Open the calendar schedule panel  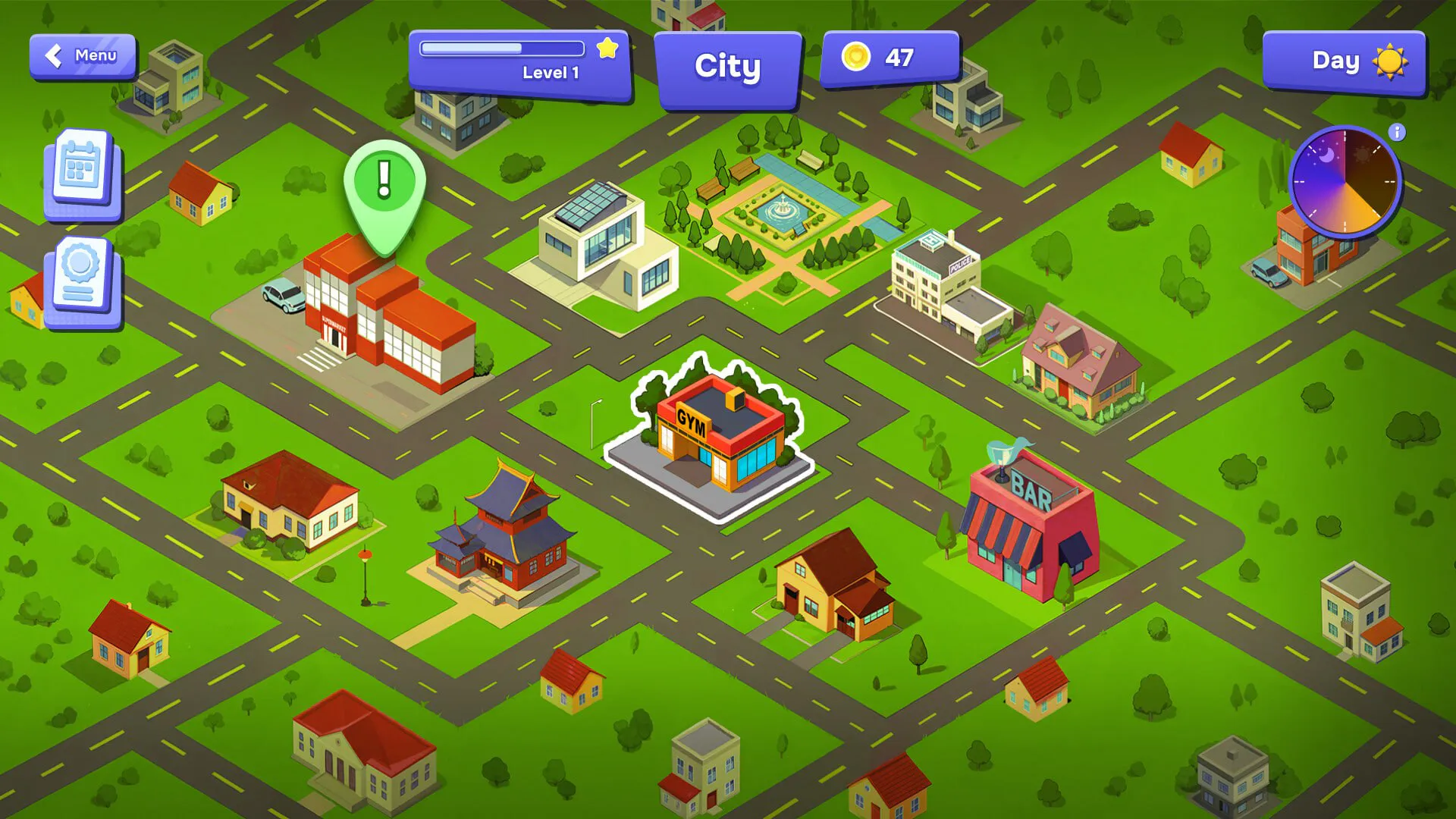(x=82, y=174)
